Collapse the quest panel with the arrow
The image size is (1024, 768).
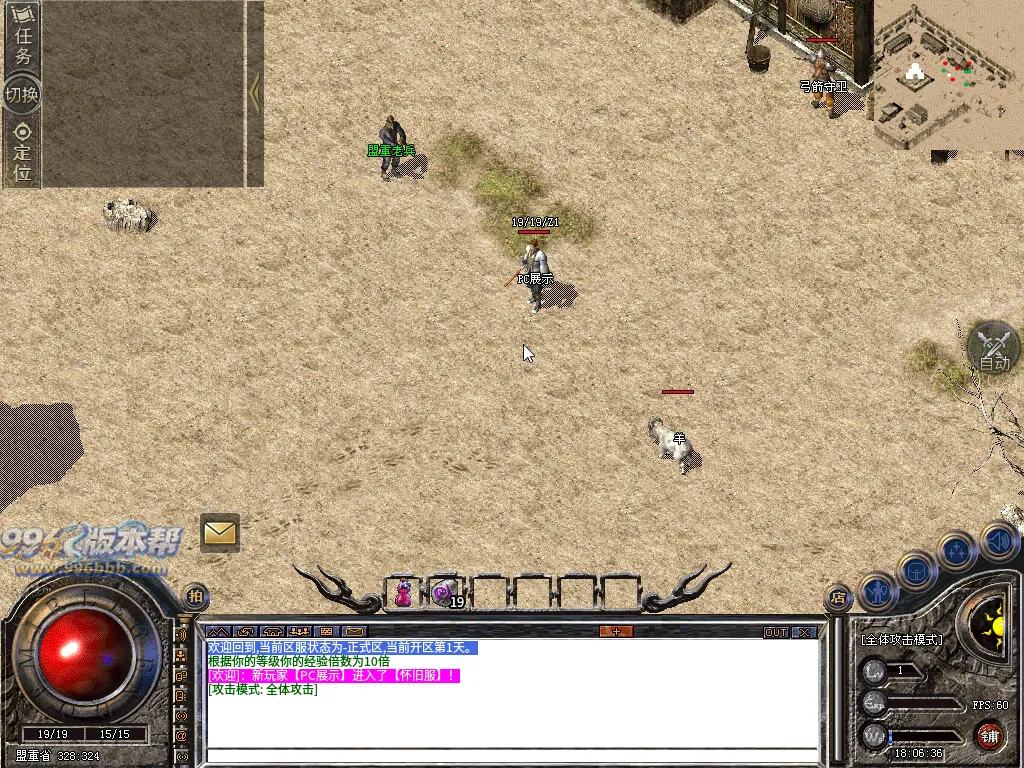click(255, 93)
